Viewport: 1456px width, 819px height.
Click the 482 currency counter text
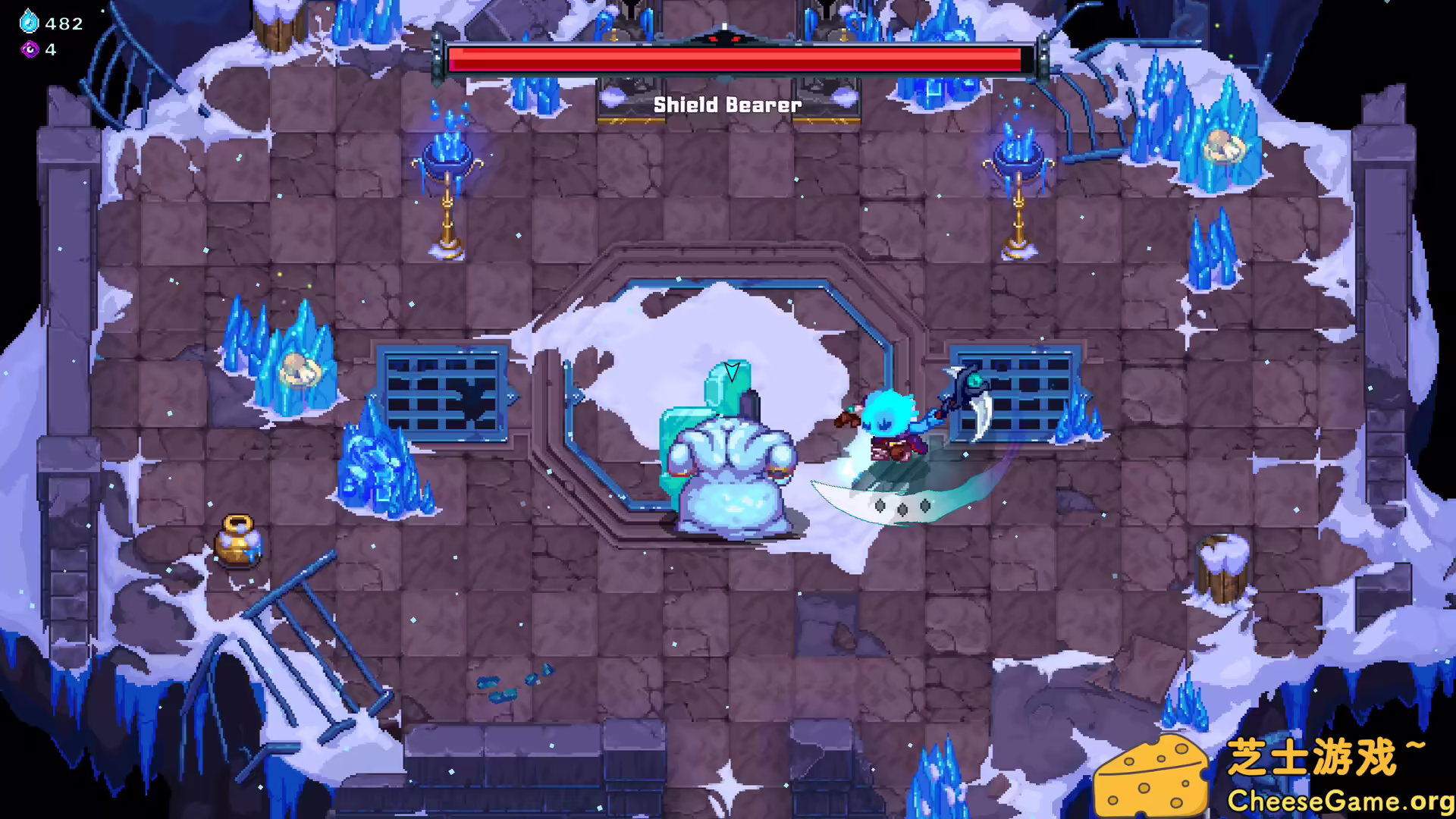click(64, 23)
